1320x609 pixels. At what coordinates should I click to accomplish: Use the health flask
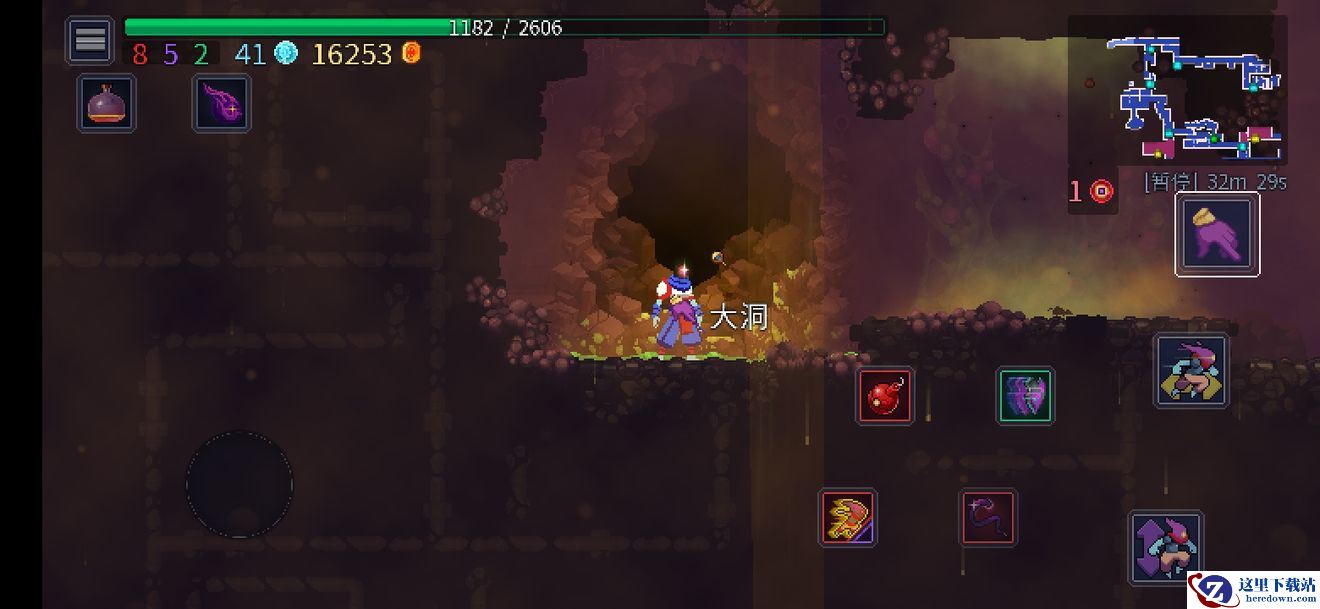(x=107, y=104)
